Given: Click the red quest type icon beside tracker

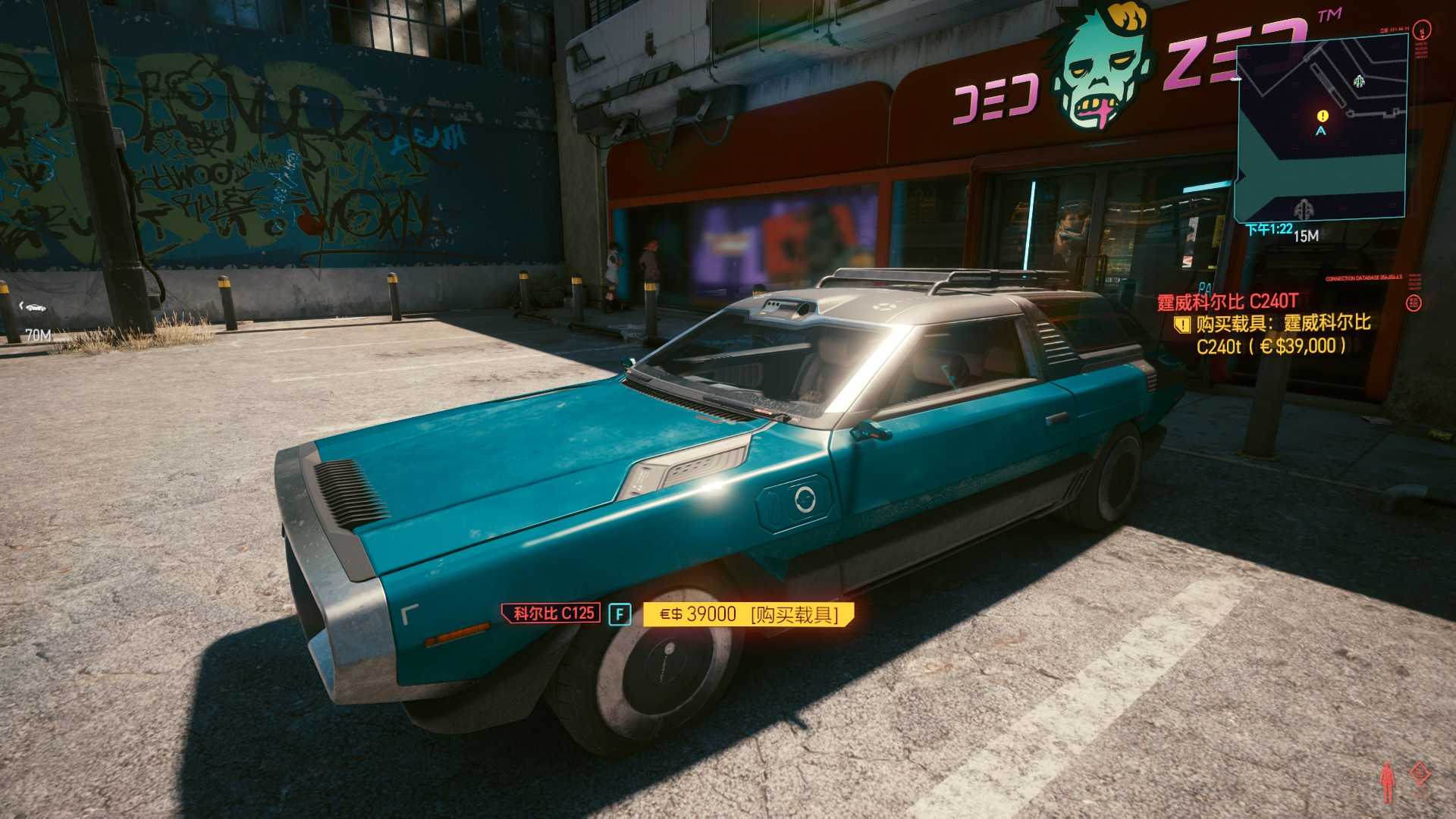Looking at the screenshot, I should click(1414, 303).
